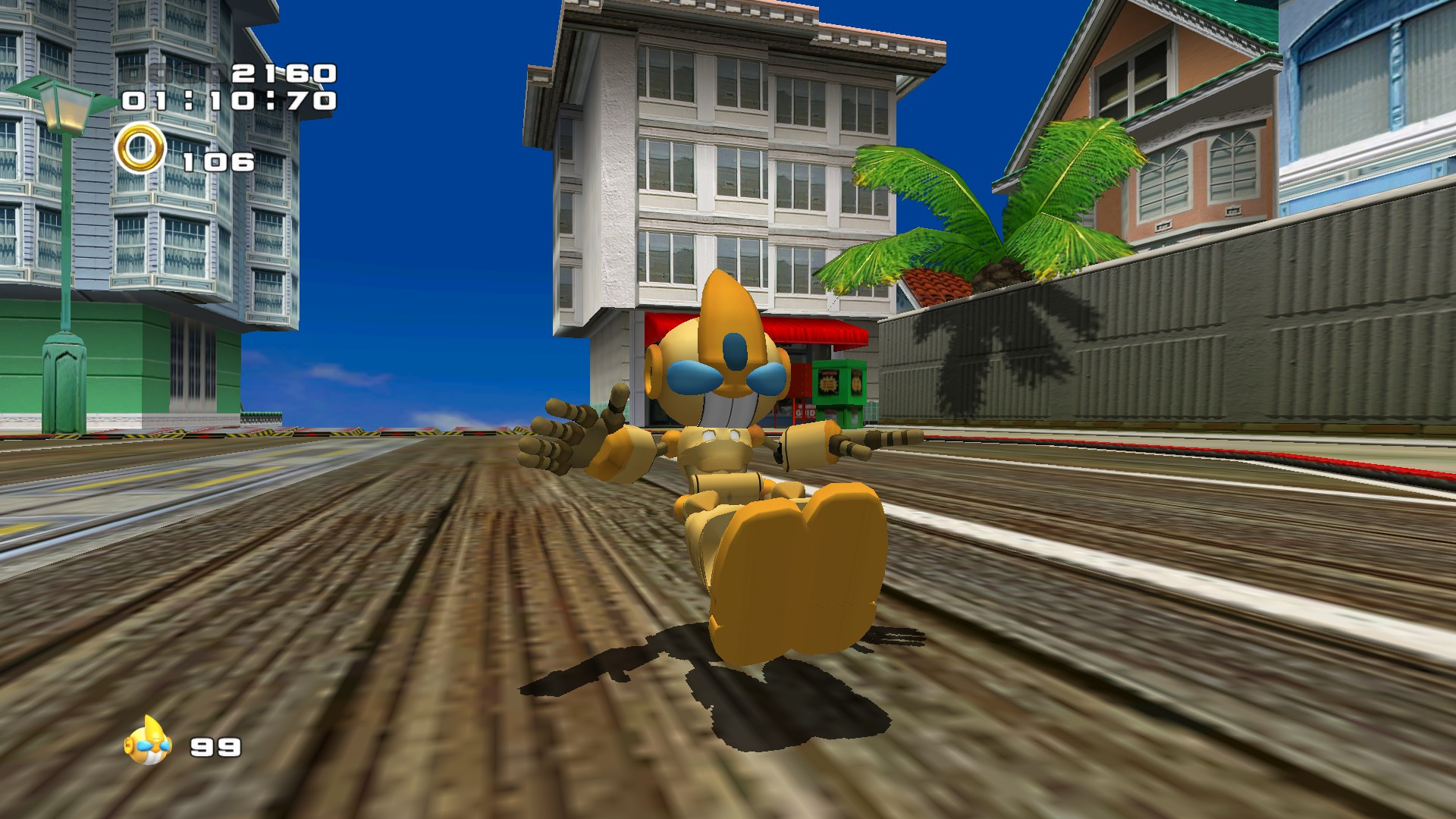This screenshot has height=819, width=1456.
Task: Select the green building tab on the left
Action: click(x=114, y=356)
